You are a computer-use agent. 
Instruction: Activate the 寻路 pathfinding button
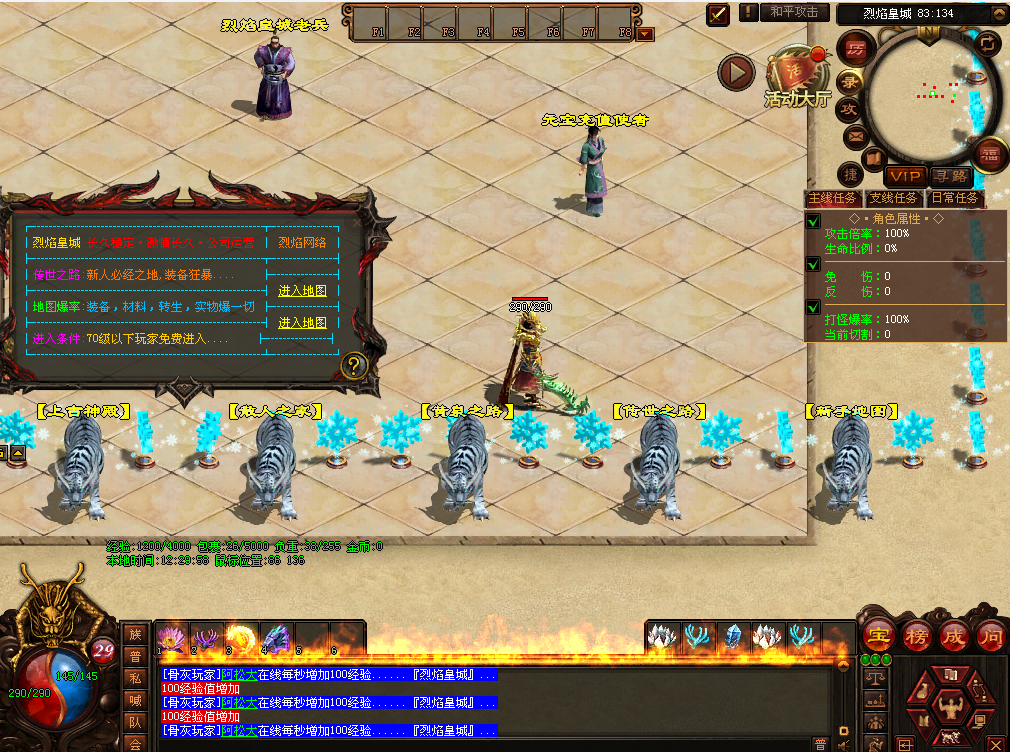pyautogui.click(x=951, y=176)
